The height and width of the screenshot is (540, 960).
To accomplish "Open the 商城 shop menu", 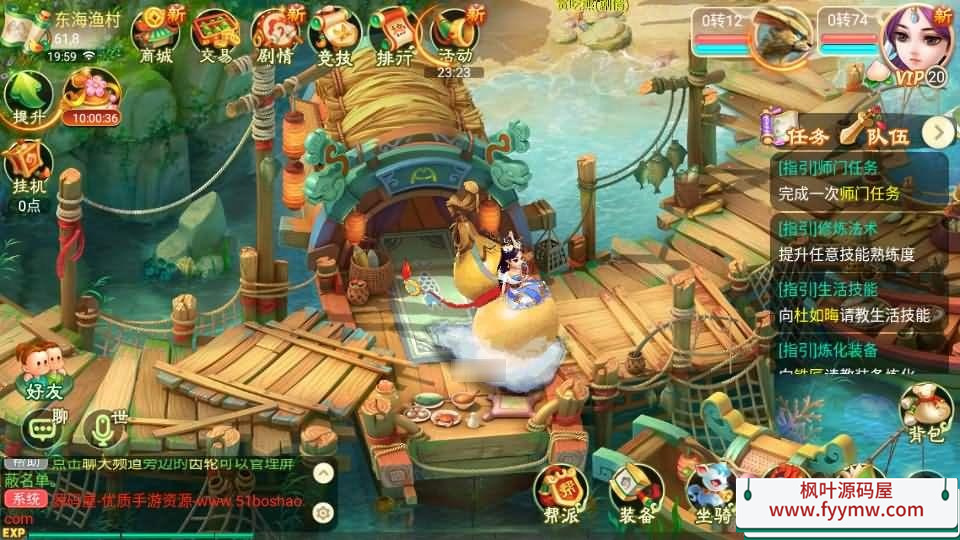I will [156, 35].
